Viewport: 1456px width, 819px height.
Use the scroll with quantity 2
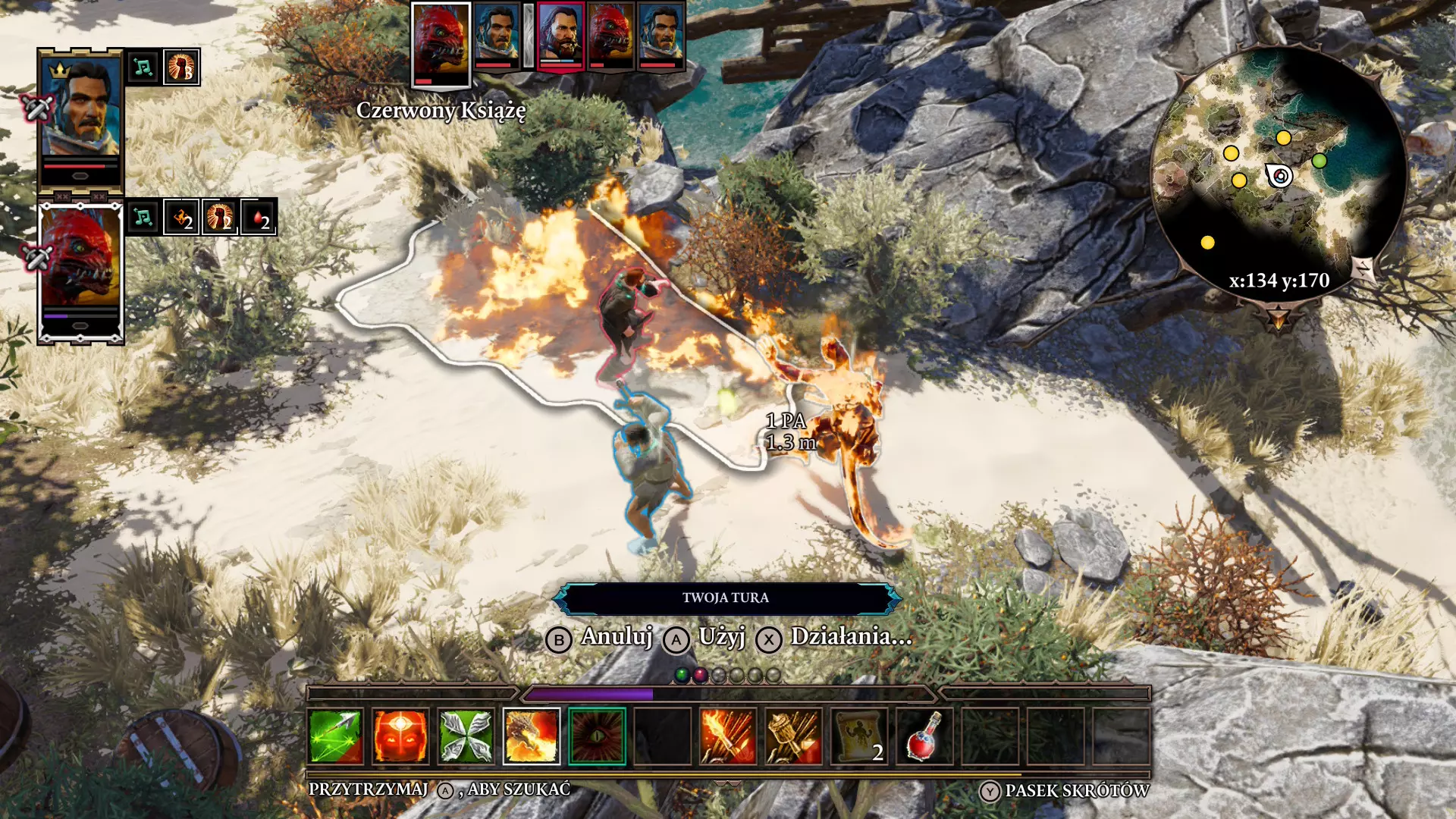[x=859, y=736]
